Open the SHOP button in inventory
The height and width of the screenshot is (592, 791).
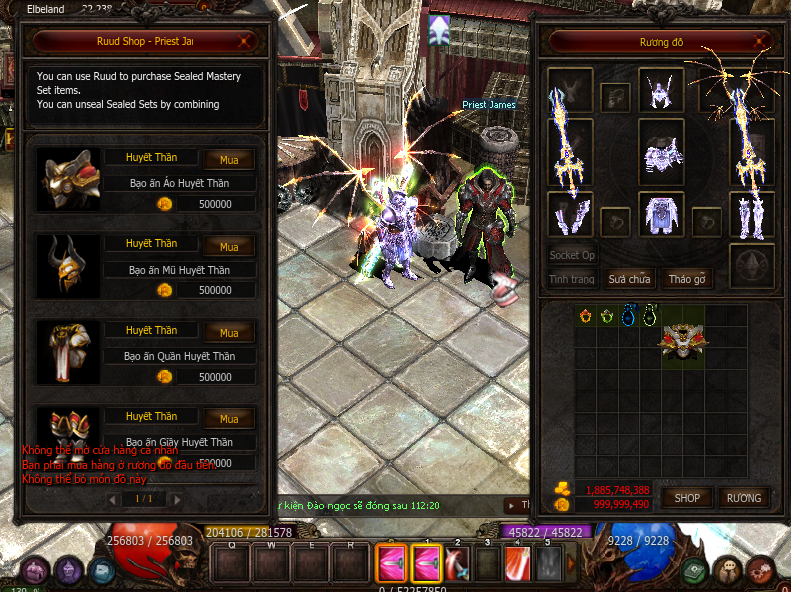pos(686,497)
